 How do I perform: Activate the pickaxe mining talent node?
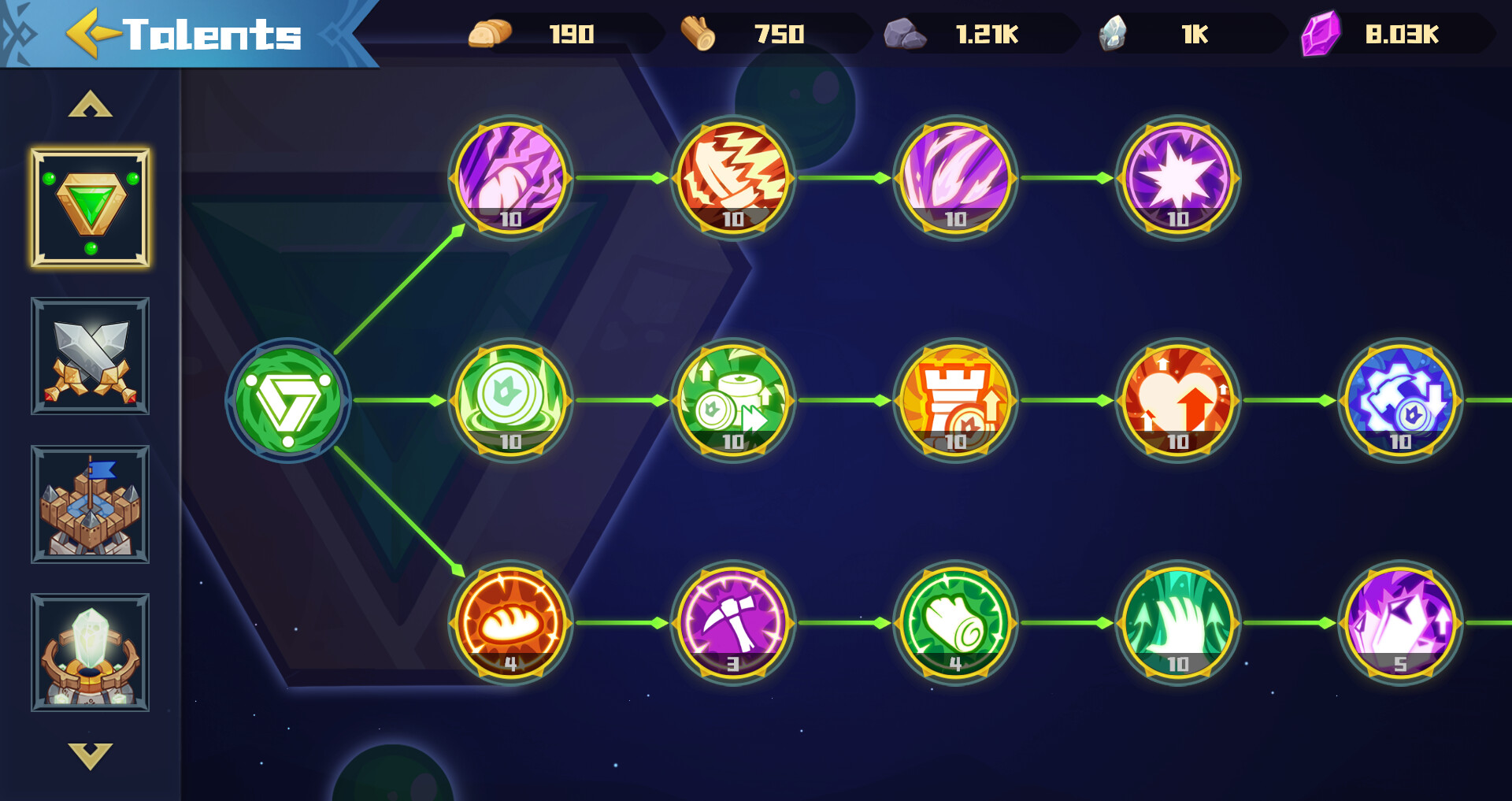coord(734,622)
